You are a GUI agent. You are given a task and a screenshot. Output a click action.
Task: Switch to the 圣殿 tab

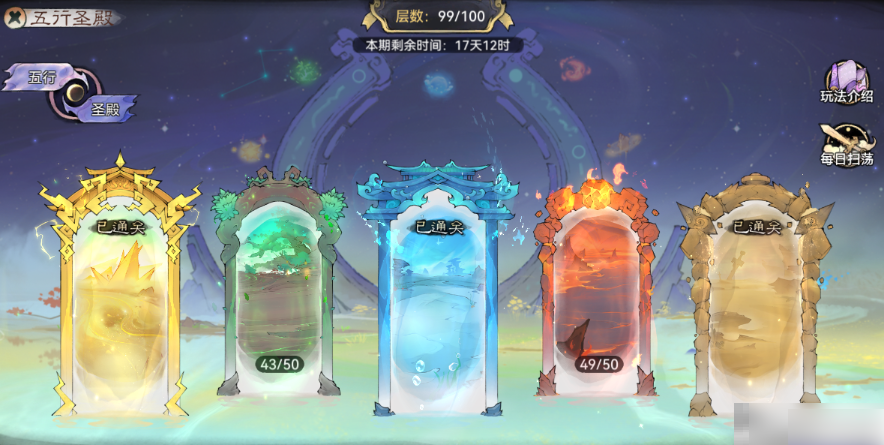(105, 108)
